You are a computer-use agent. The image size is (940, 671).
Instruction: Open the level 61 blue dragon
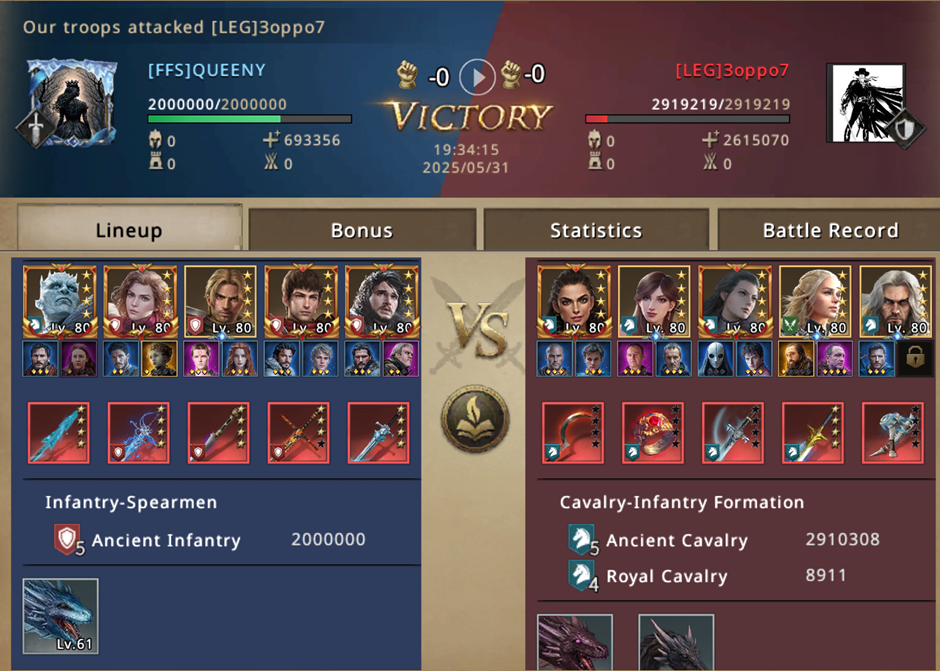click(x=60, y=615)
